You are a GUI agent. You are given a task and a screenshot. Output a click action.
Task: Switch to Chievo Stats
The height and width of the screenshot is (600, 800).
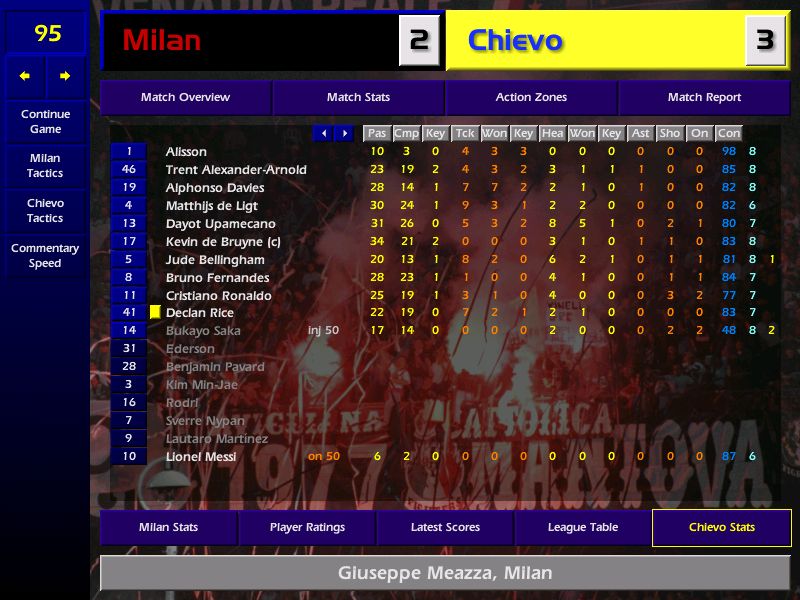click(721, 527)
